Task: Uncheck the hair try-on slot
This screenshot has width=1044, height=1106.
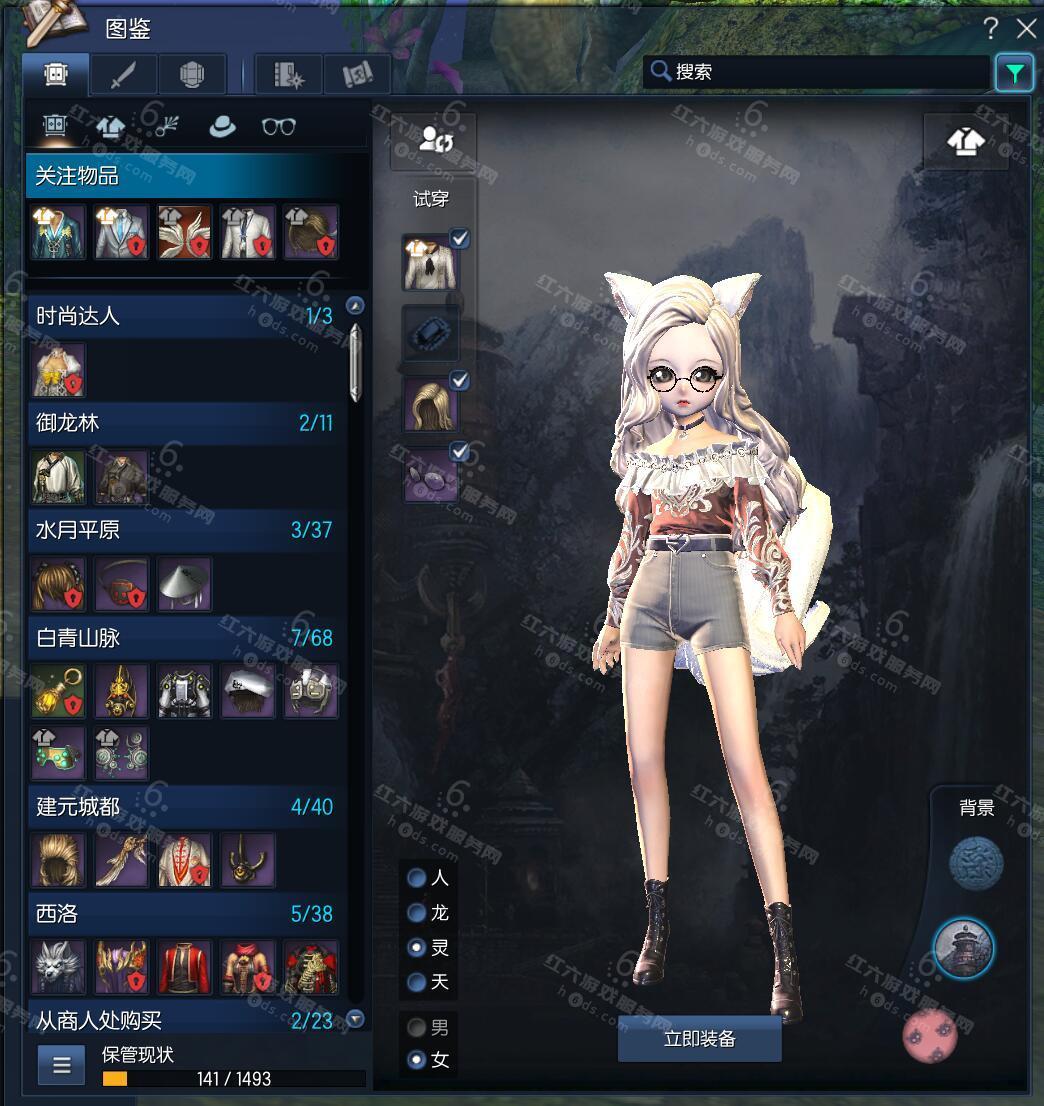Action: [460, 381]
